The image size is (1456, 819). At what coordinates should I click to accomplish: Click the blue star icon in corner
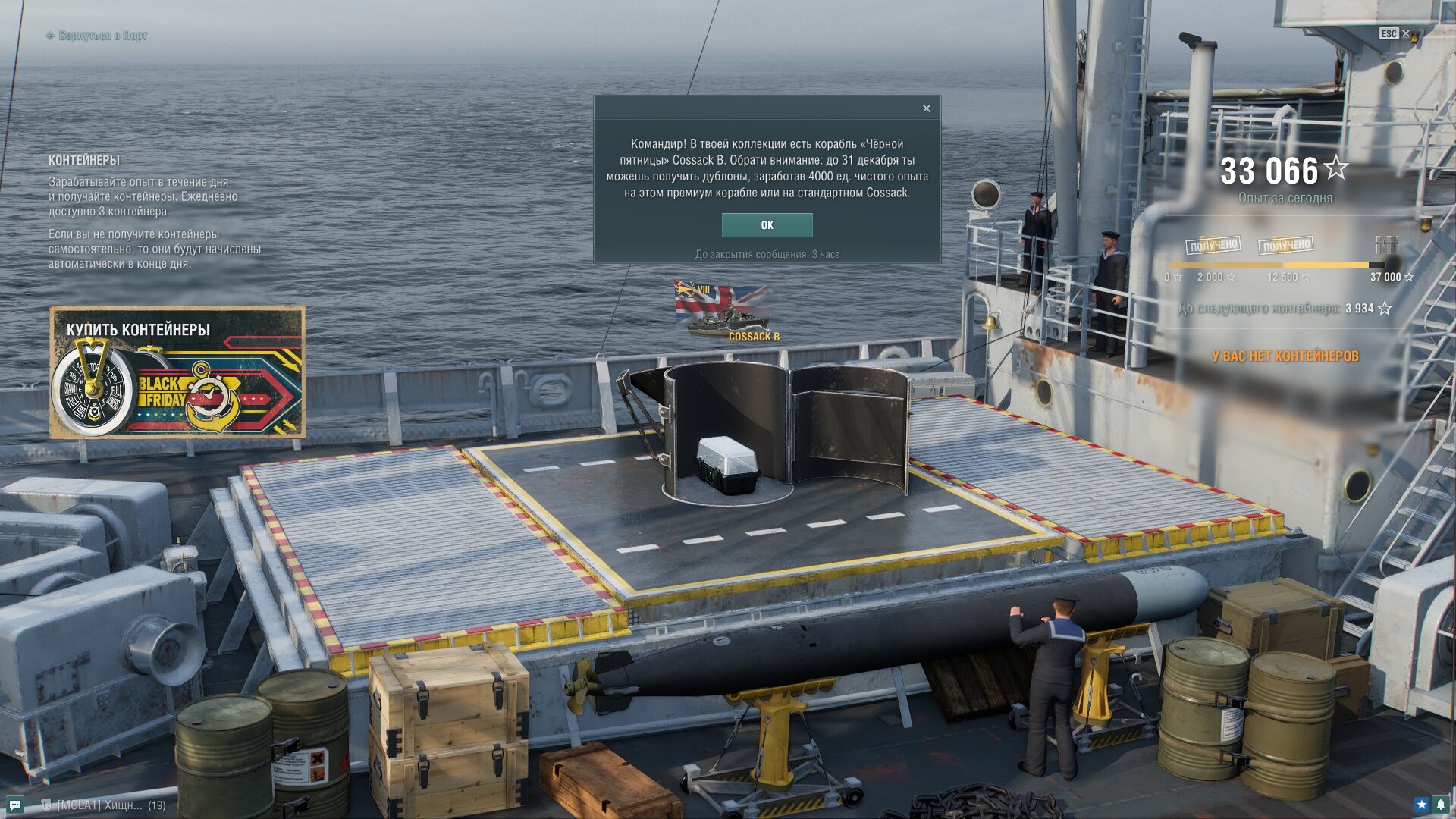1421,805
